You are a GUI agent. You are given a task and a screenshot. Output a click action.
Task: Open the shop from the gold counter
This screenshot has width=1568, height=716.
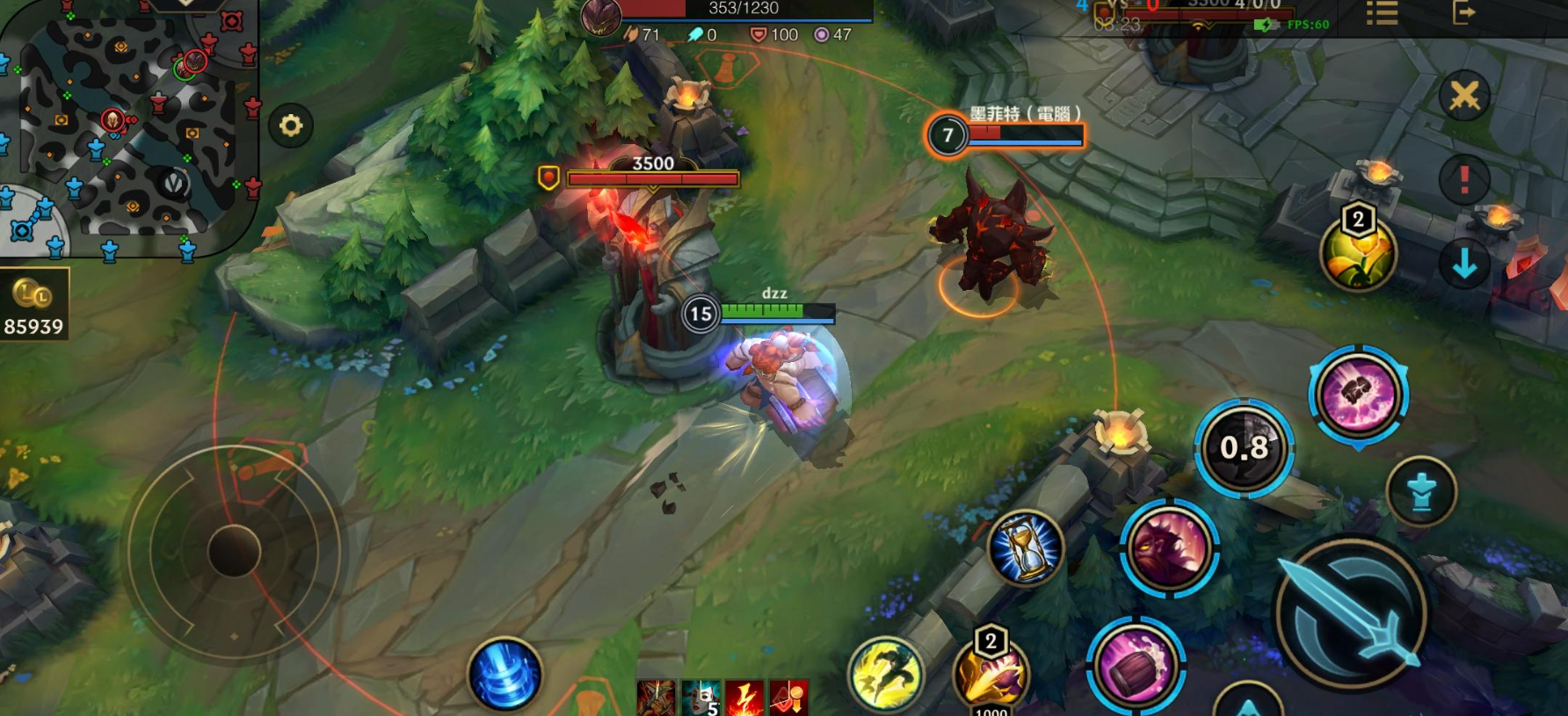[x=33, y=307]
